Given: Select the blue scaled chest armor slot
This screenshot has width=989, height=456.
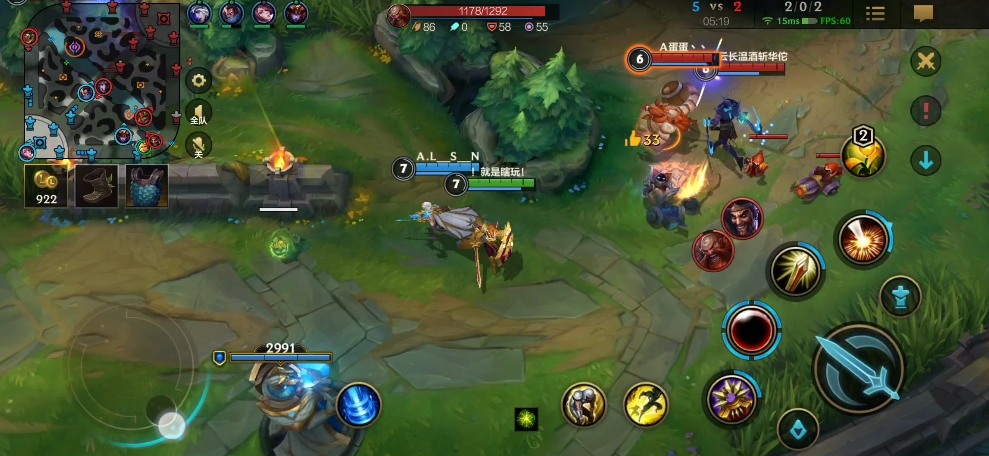Looking at the screenshot, I should click(x=146, y=185).
